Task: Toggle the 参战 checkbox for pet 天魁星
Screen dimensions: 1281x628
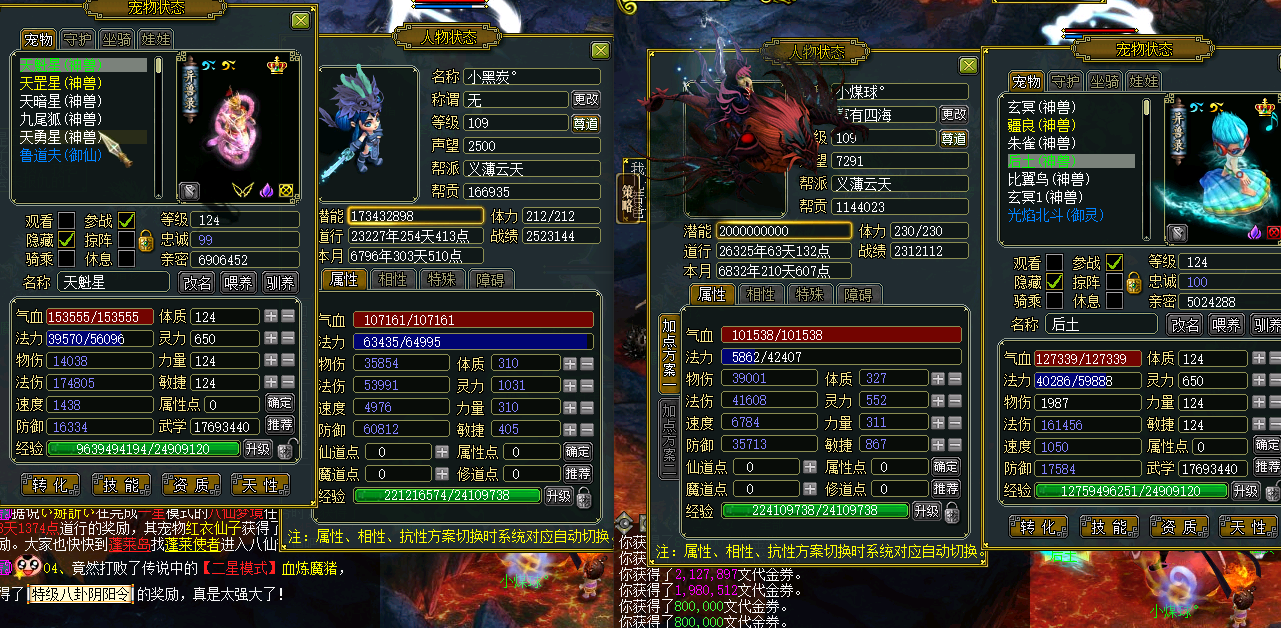Action: point(126,220)
